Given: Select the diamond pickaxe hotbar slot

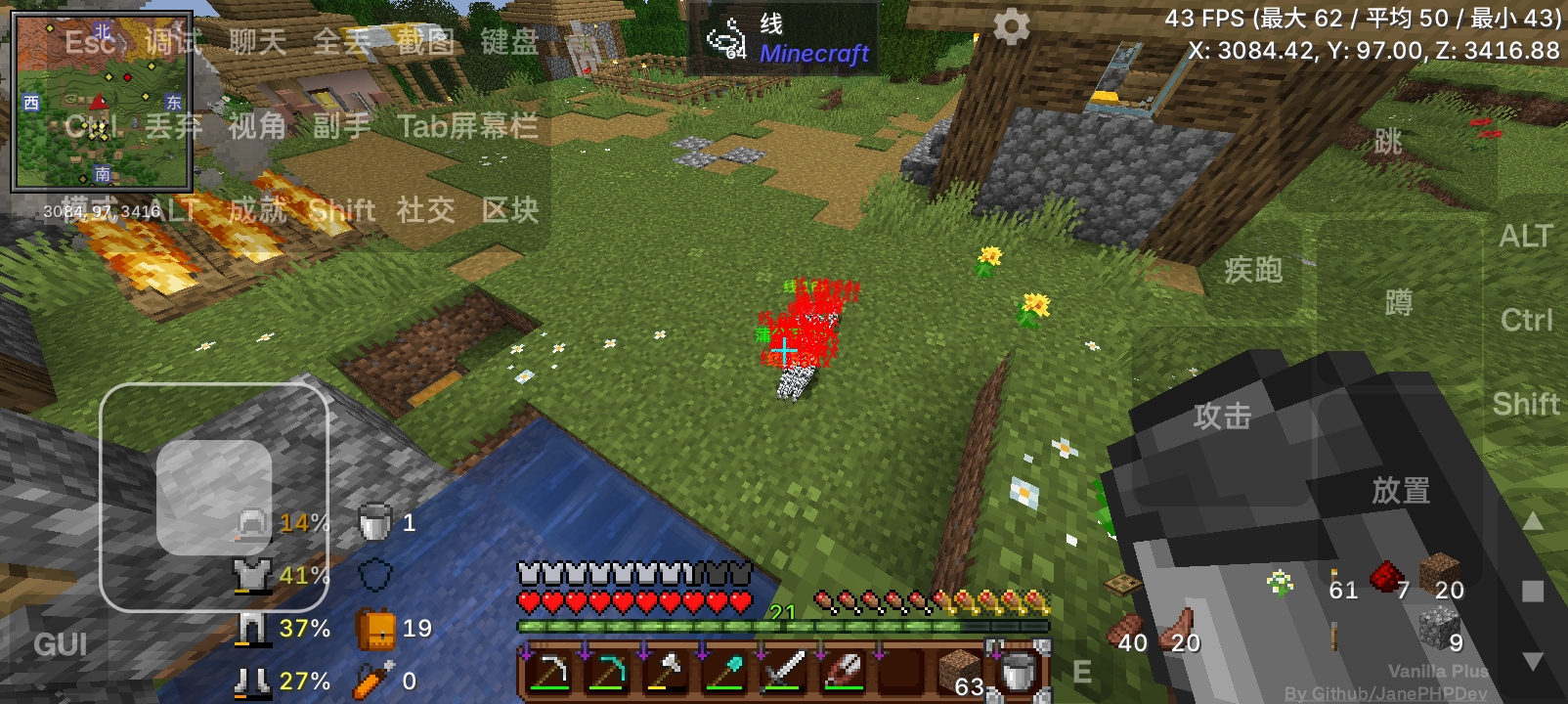Looking at the screenshot, I should (609, 677).
